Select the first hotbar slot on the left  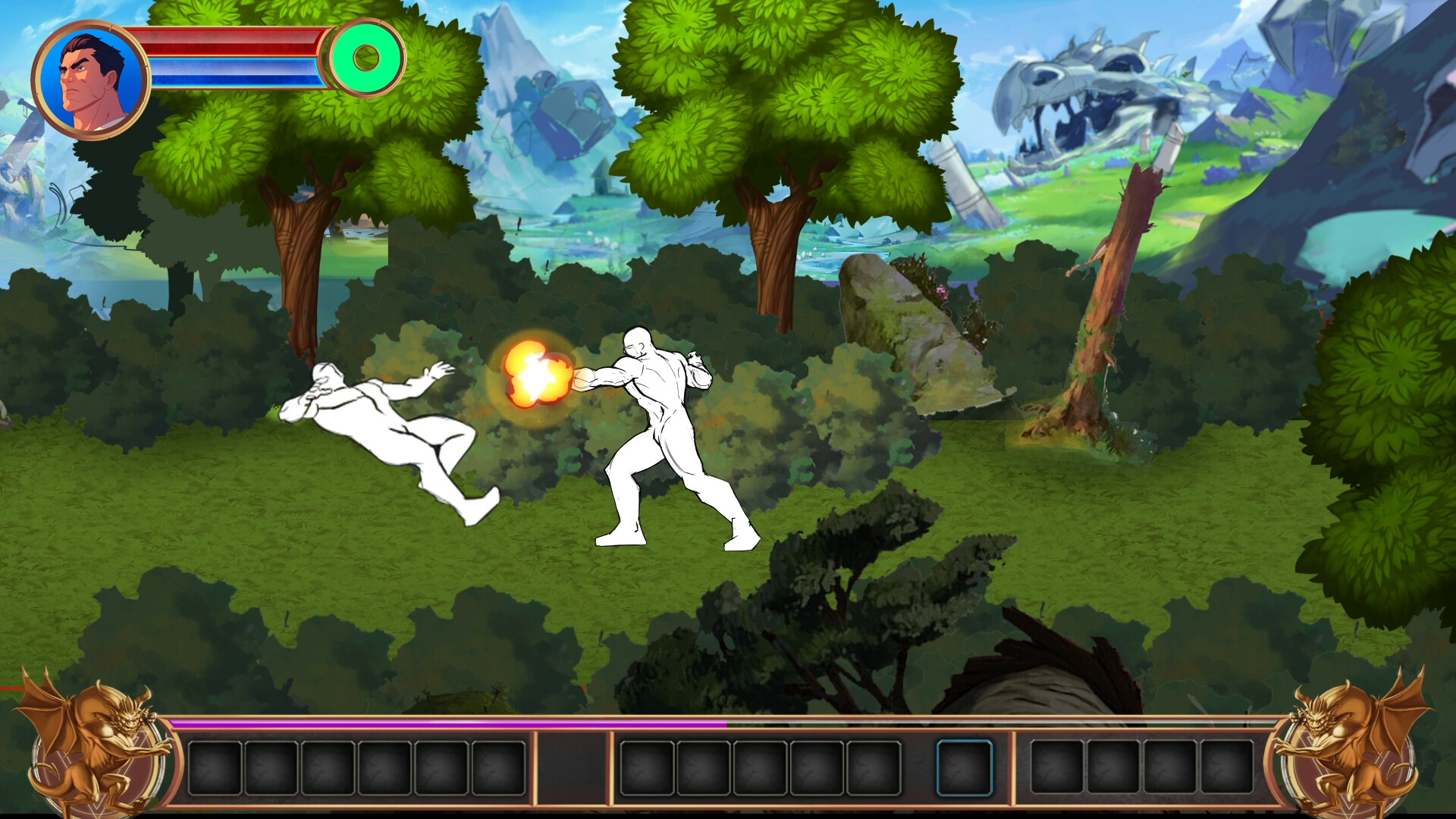click(x=215, y=767)
